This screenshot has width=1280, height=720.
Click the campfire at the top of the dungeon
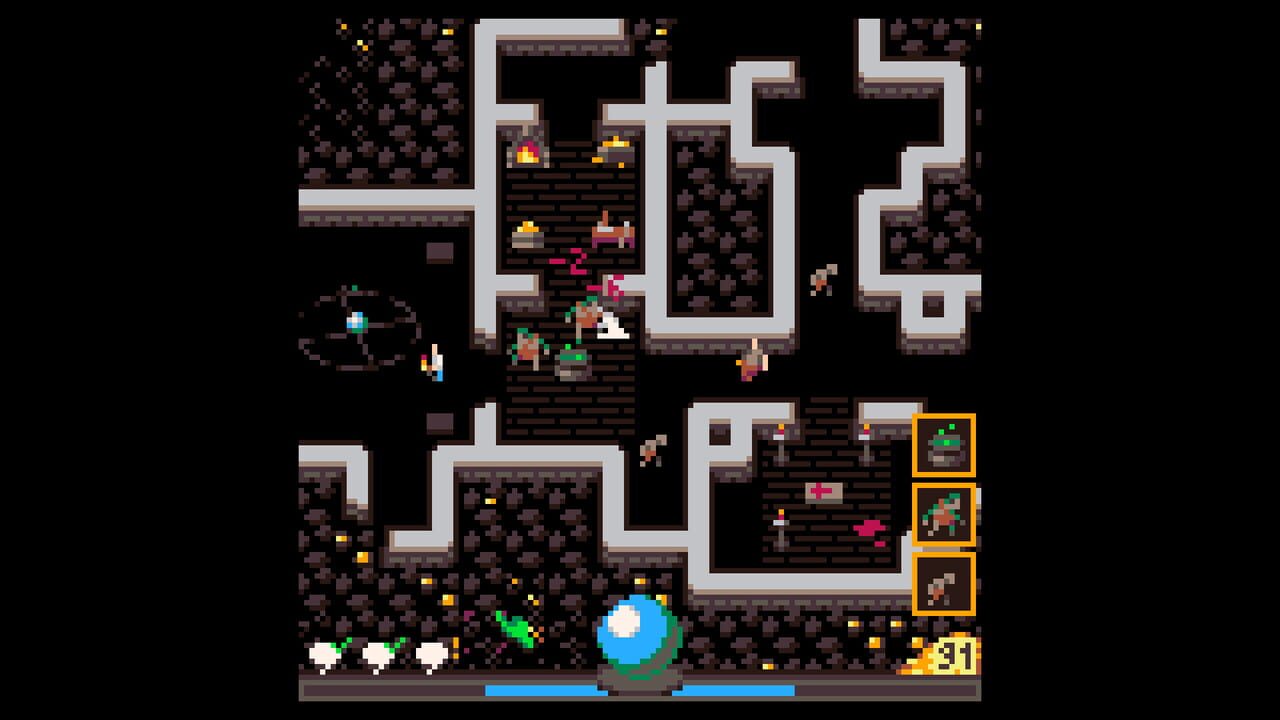tap(527, 153)
